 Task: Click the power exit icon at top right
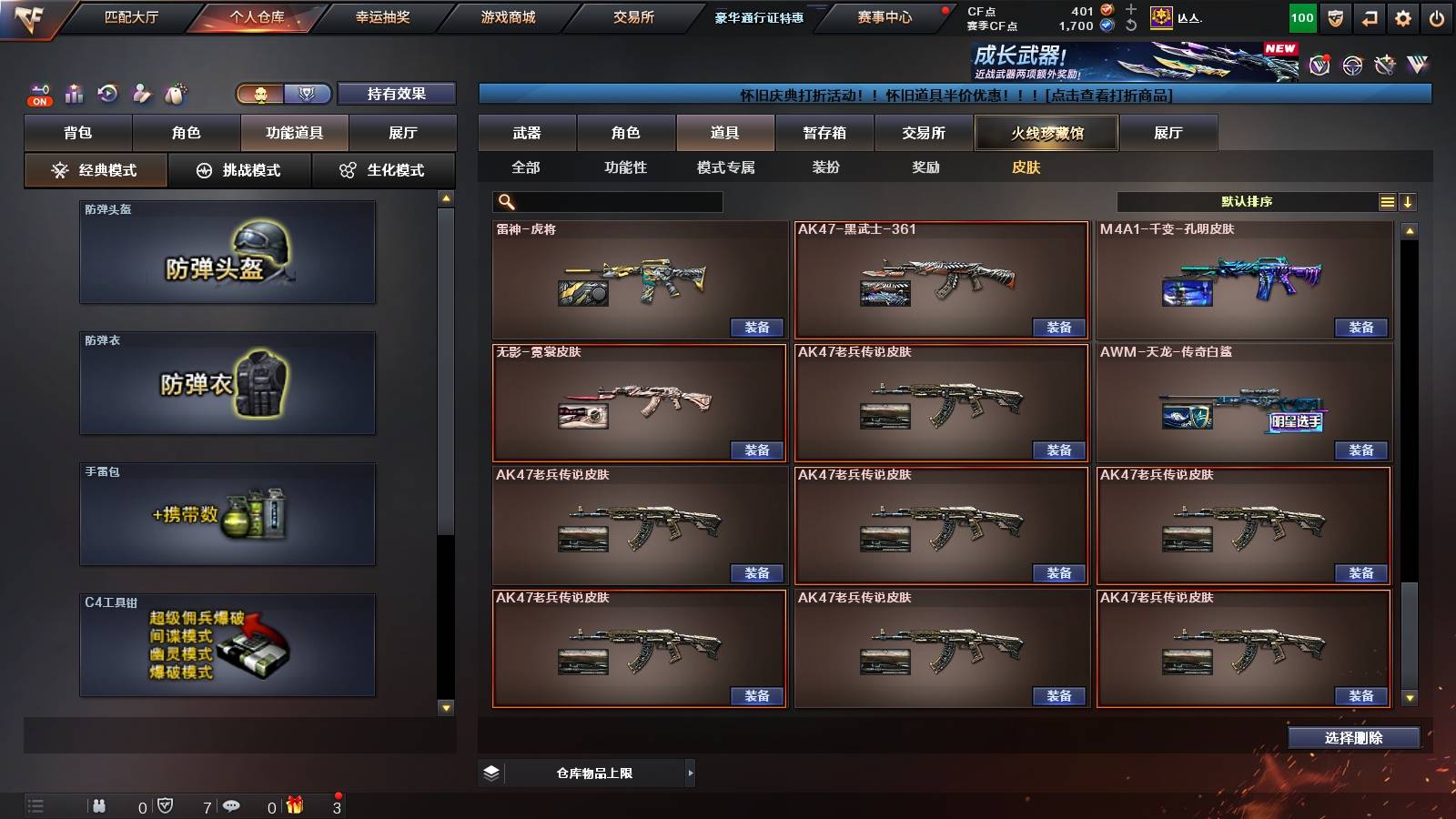[1437, 15]
